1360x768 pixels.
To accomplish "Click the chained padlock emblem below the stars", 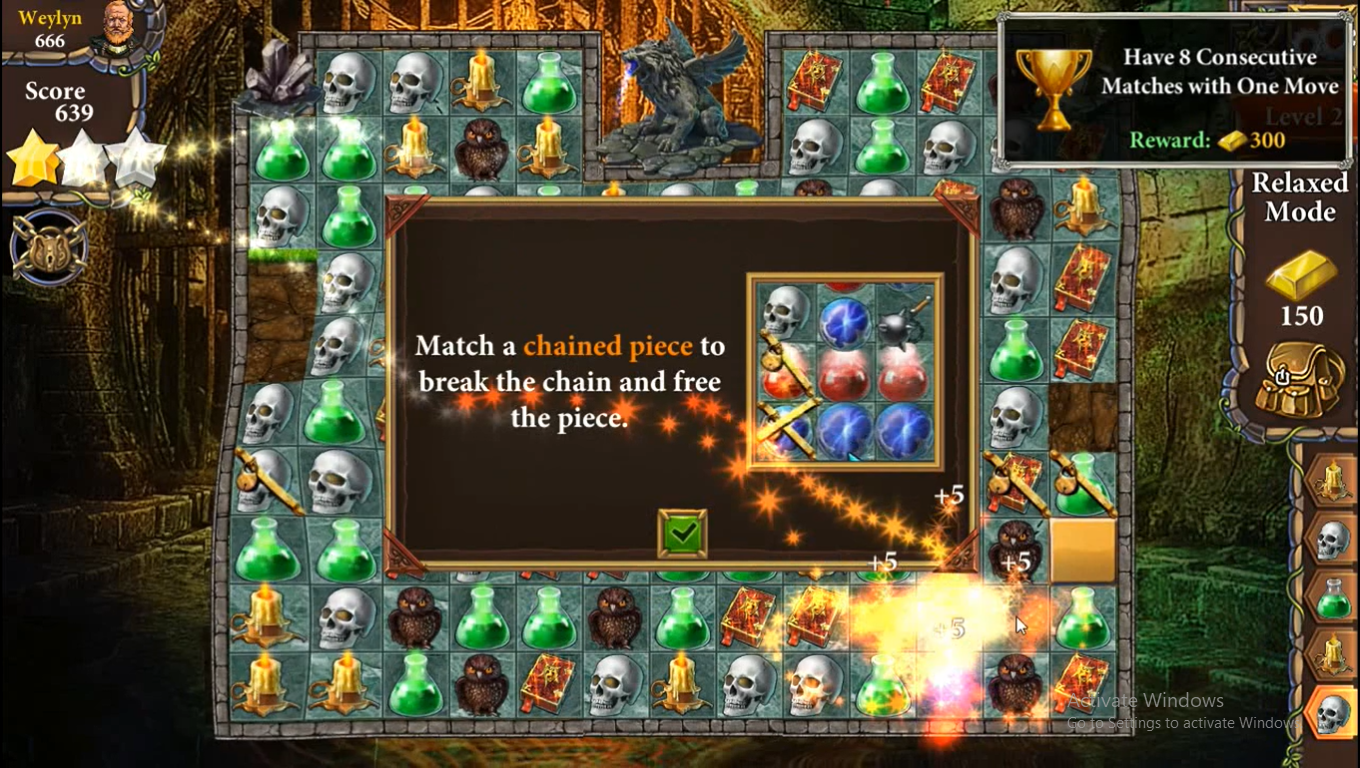I will pyautogui.click(x=48, y=246).
